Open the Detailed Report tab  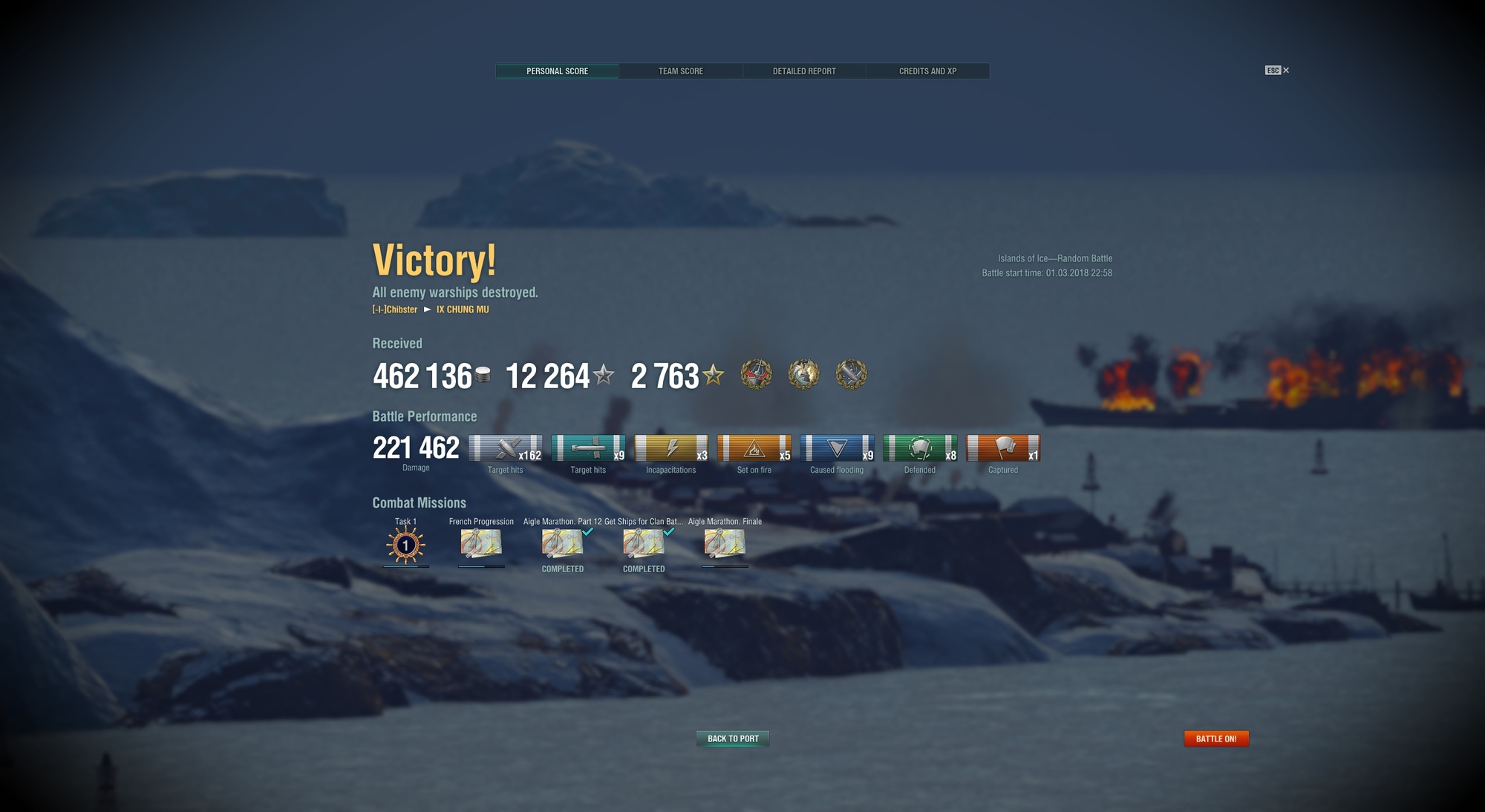(804, 71)
